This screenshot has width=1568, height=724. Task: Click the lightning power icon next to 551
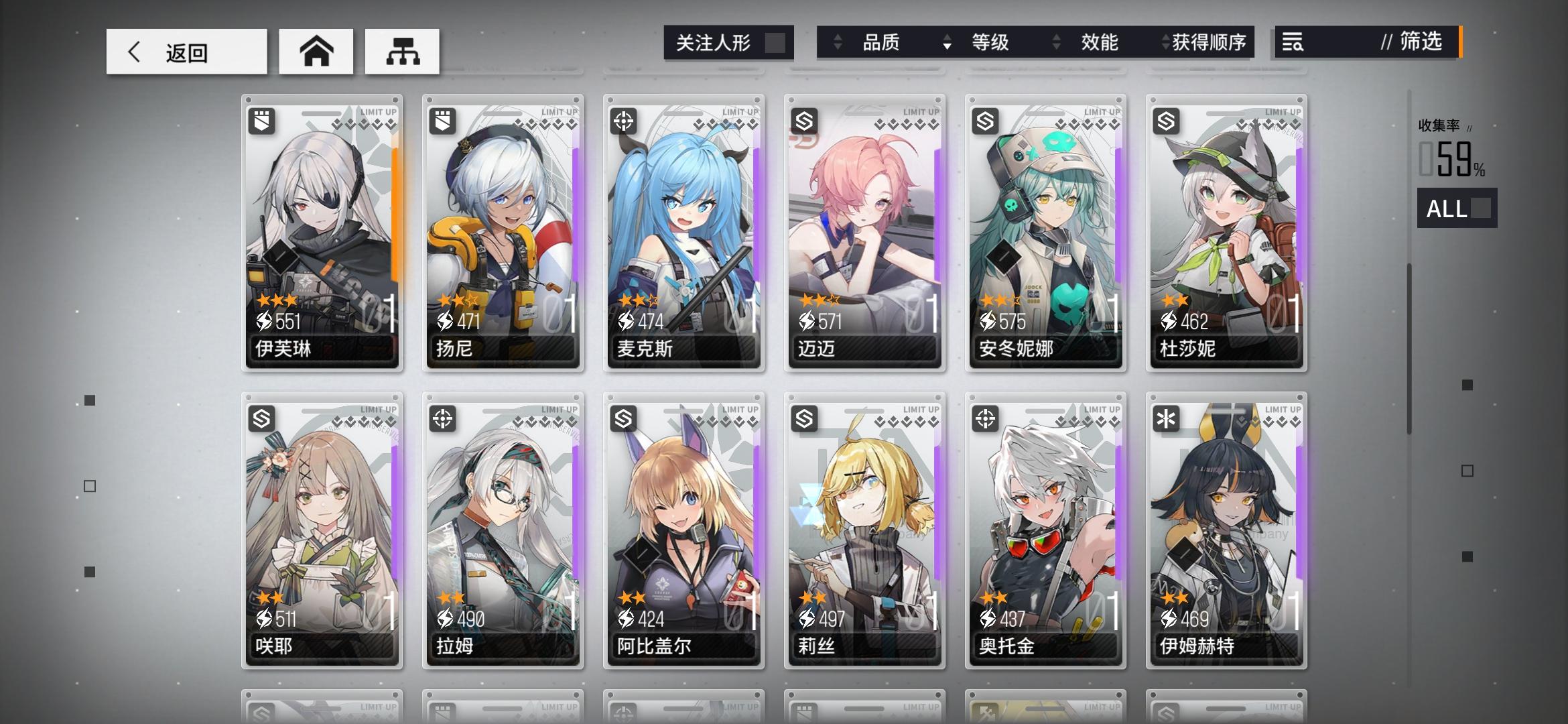point(264,322)
